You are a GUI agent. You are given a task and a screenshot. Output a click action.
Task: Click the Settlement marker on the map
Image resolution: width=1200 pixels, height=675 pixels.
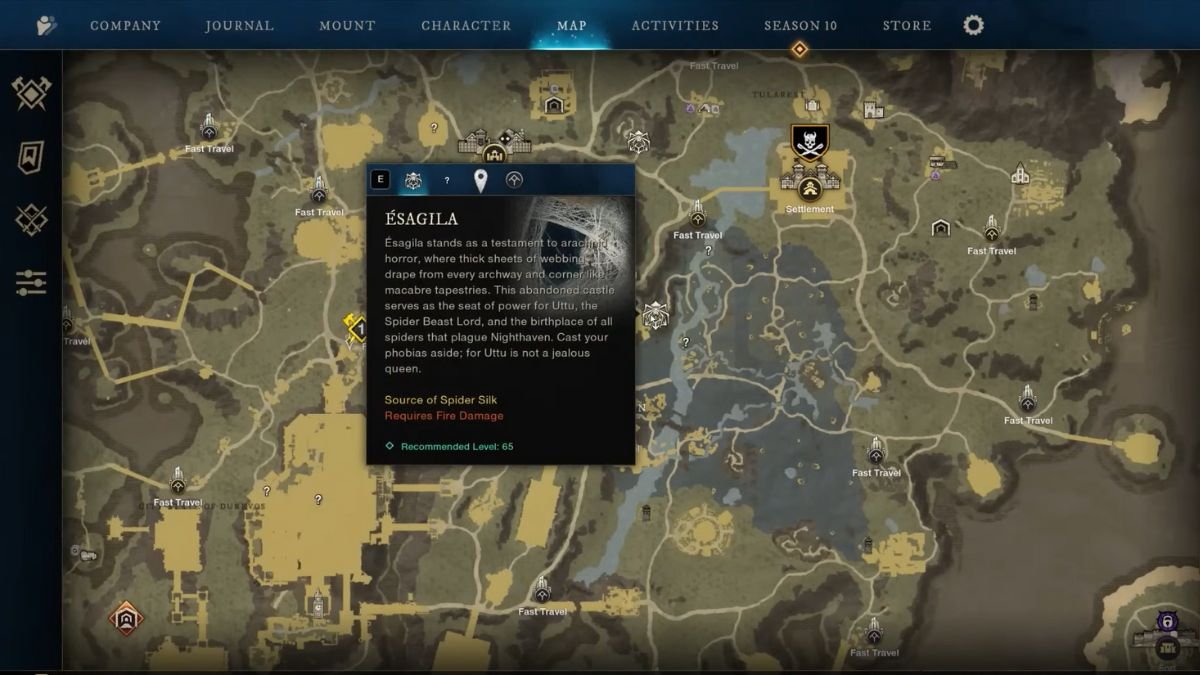tap(810, 188)
